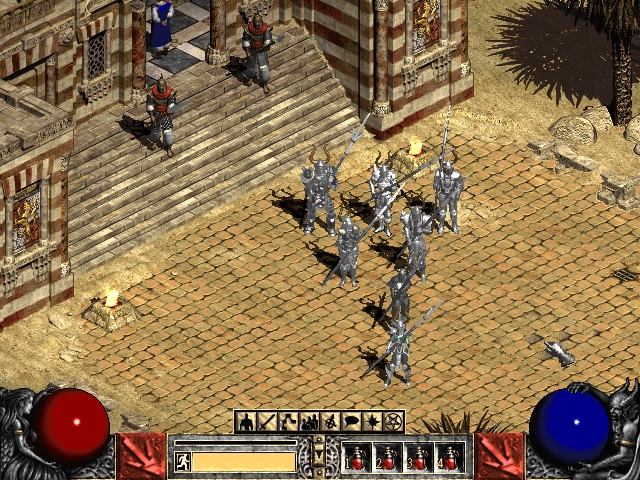Open the game menu pentagram icon

coord(393,422)
